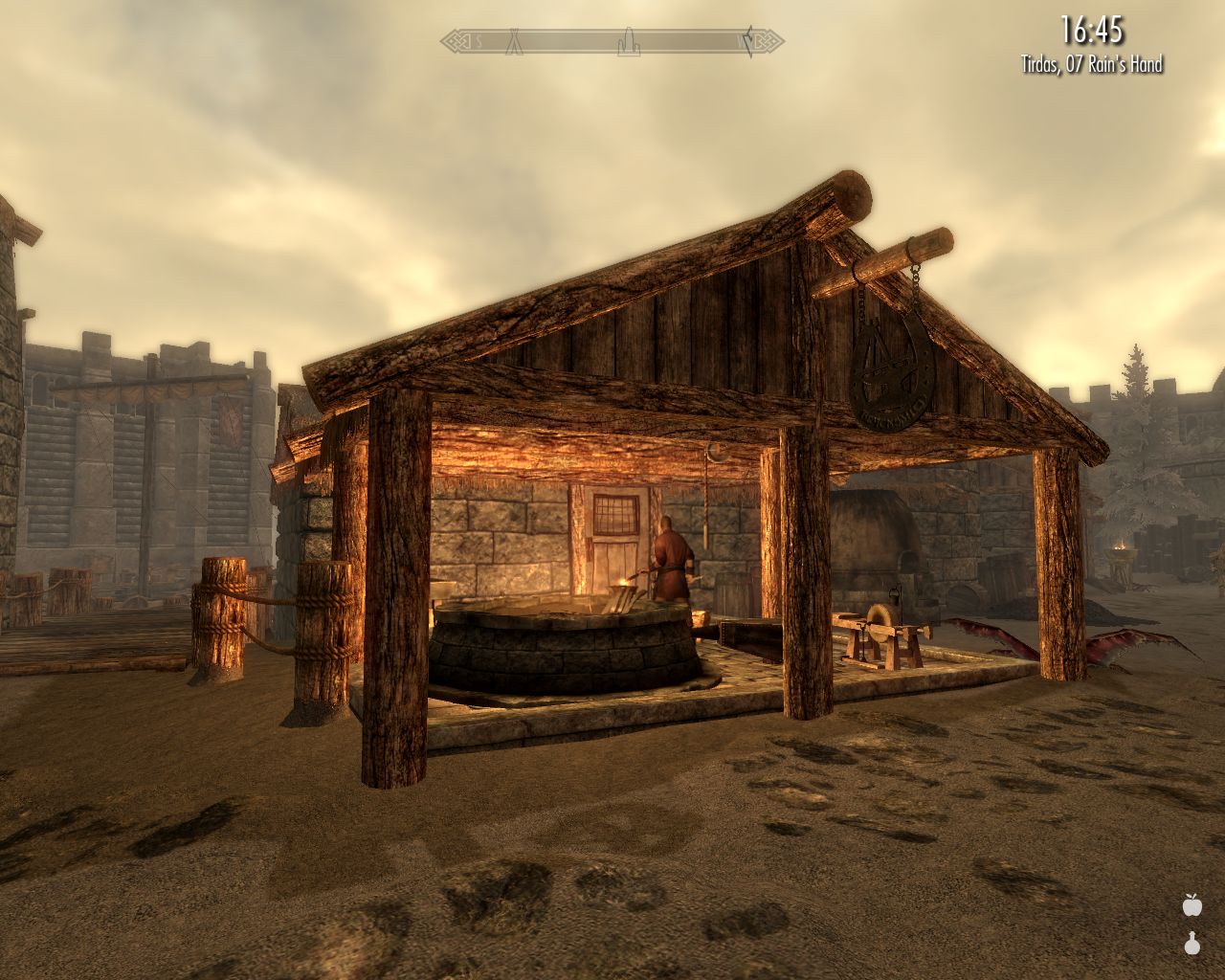Click the W direction letter on the compass
The width and height of the screenshot is (1225, 980).
[x=739, y=40]
